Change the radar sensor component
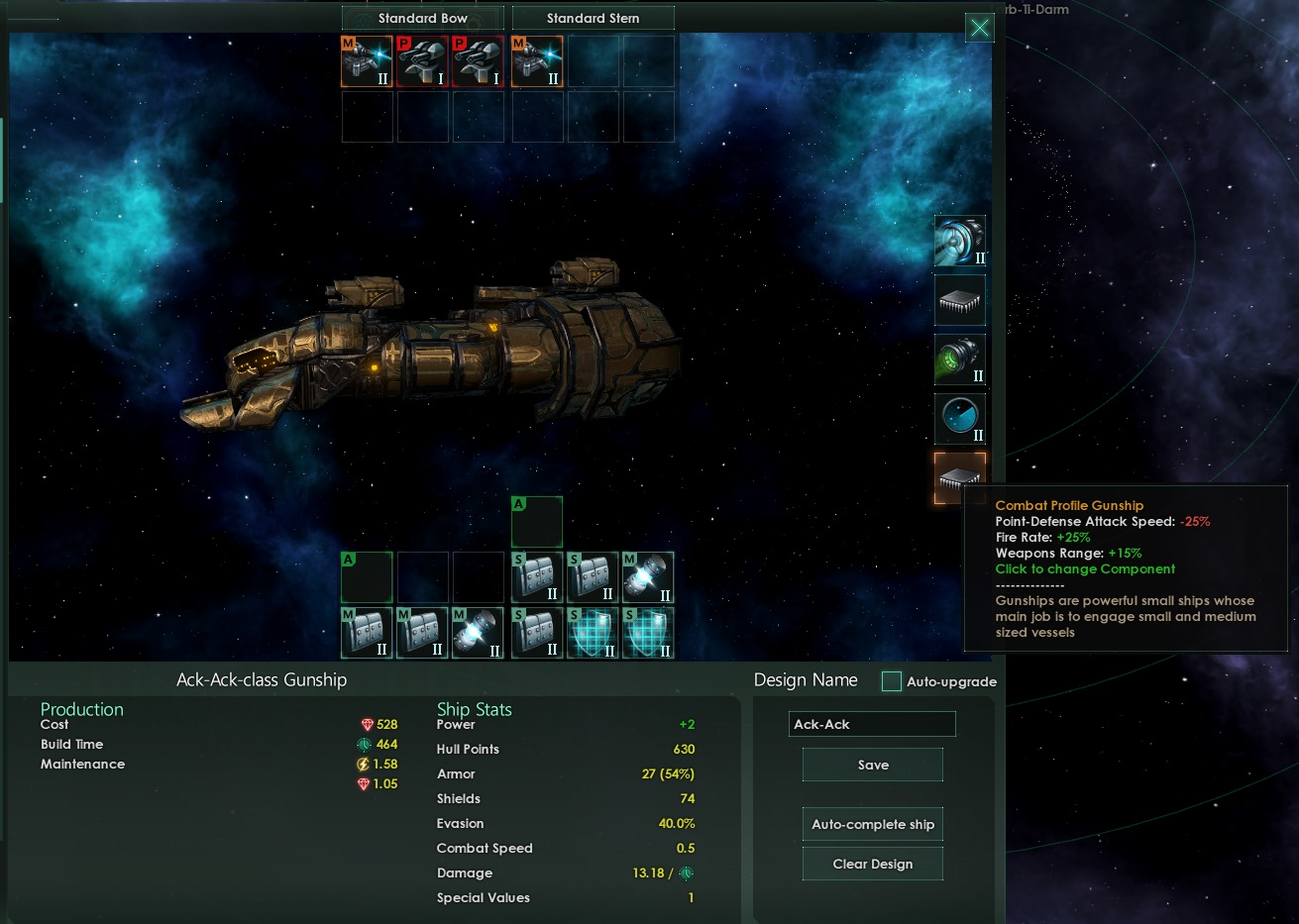This screenshot has height=924, width=1299. pyautogui.click(x=959, y=419)
